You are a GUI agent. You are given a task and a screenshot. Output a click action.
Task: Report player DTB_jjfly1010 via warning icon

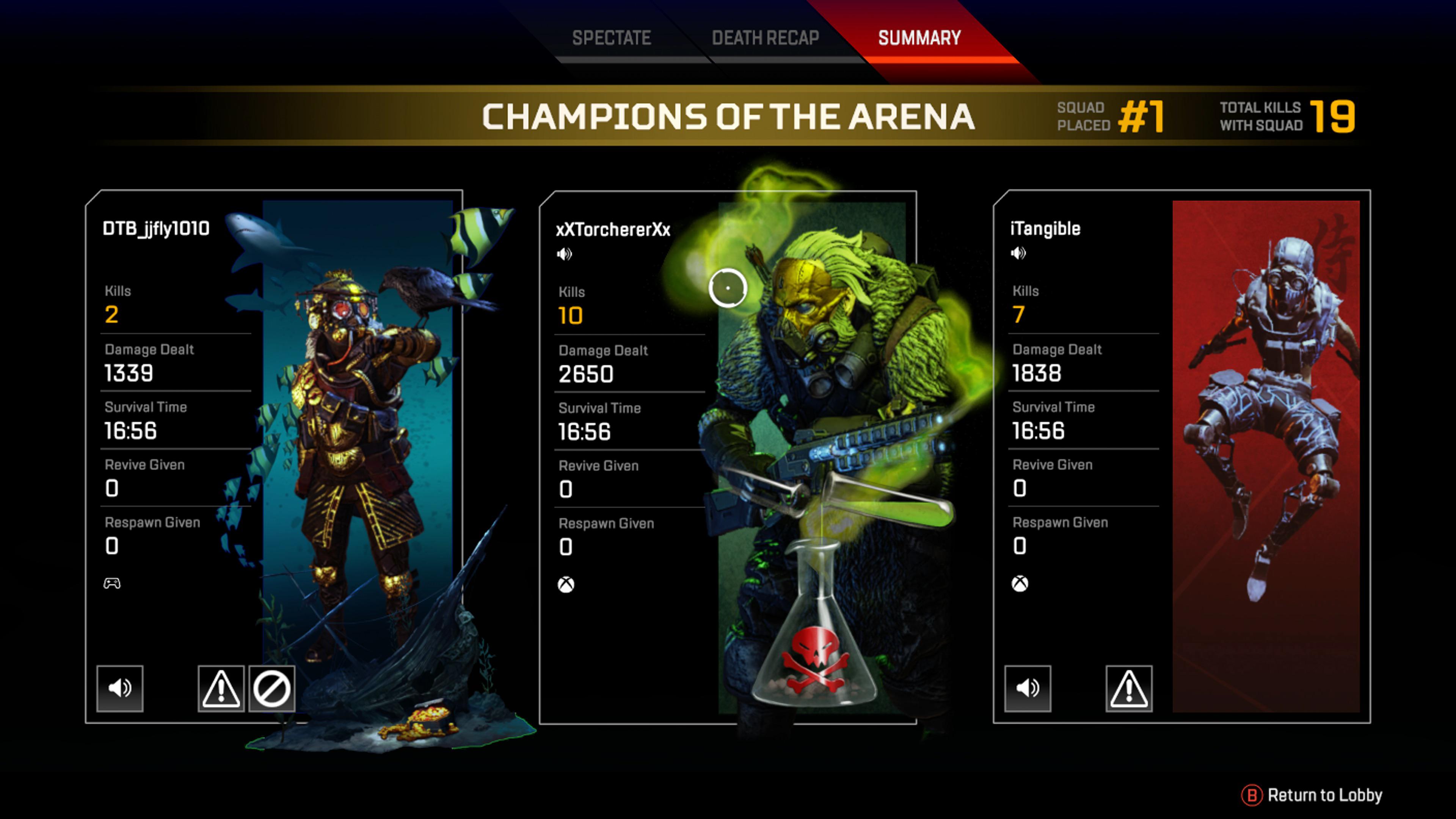221,689
